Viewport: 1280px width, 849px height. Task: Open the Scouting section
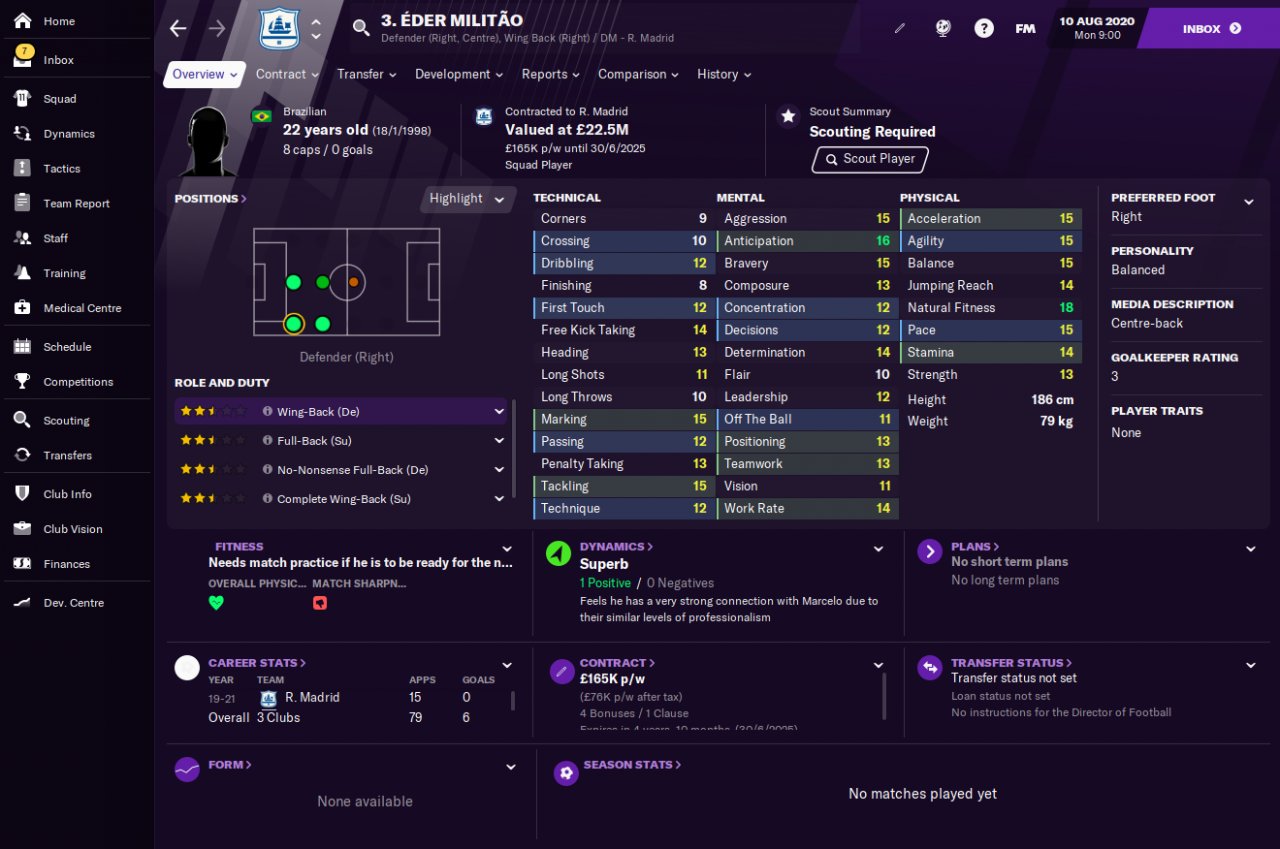66,421
